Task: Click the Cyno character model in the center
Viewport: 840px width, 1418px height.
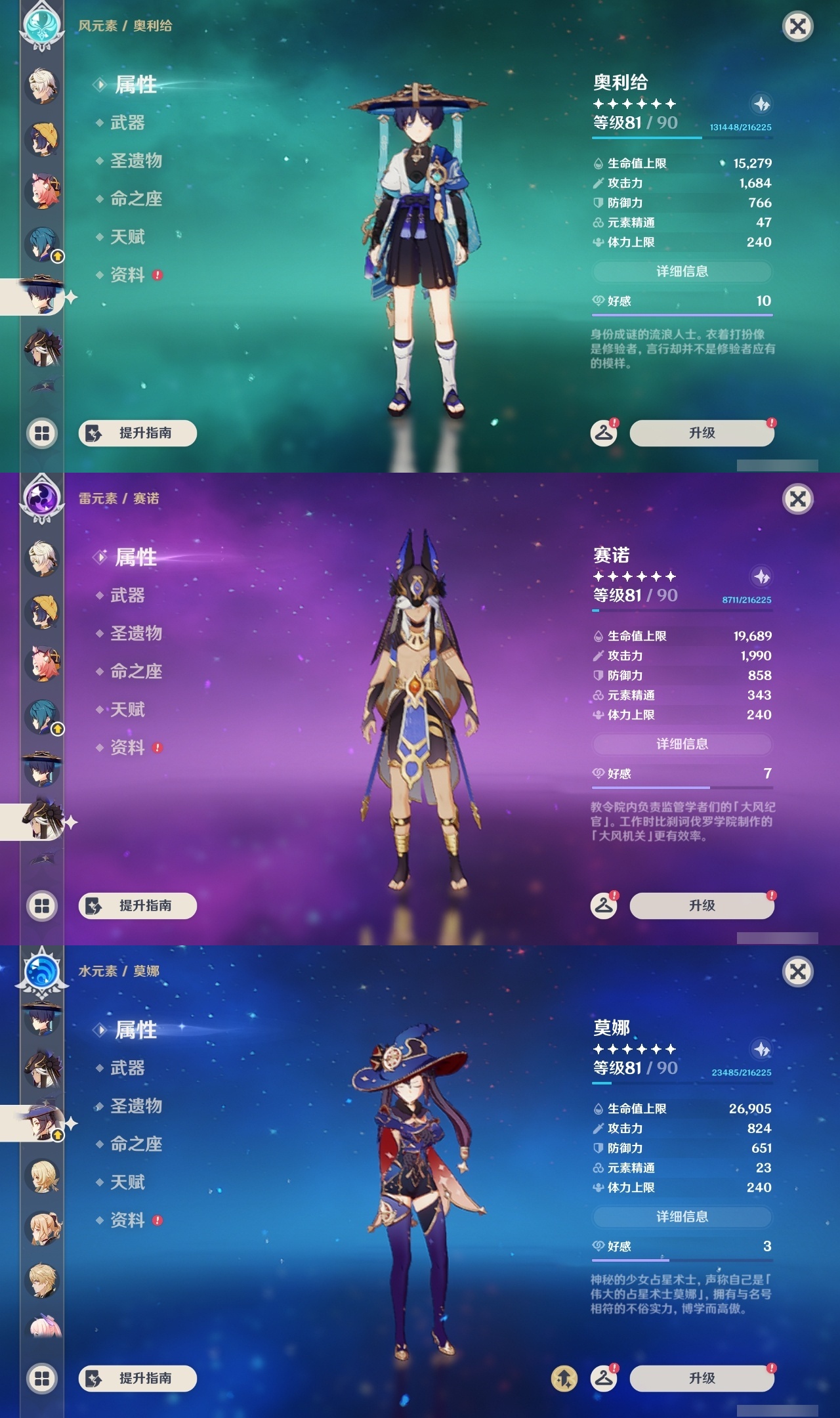Action: click(x=420, y=709)
